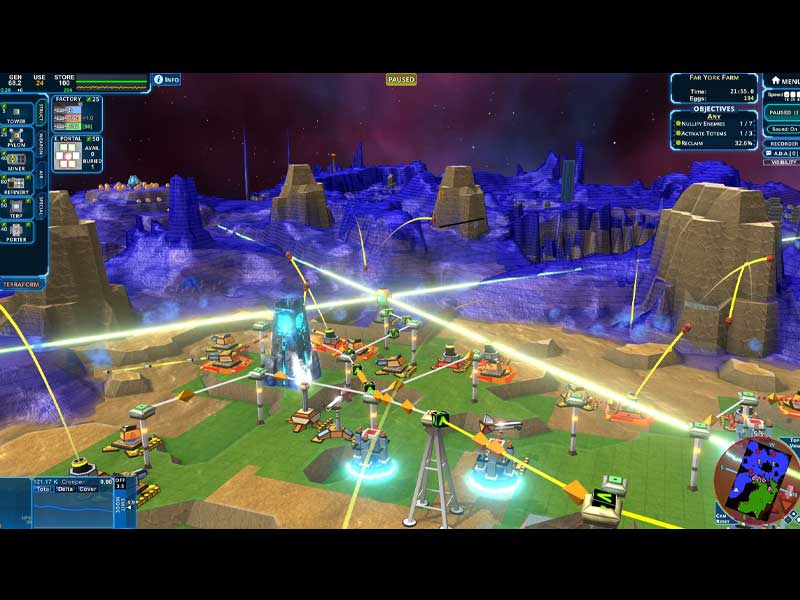This screenshot has height=600, width=800.
Task: Open the Info panel
Action: pos(166,79)
